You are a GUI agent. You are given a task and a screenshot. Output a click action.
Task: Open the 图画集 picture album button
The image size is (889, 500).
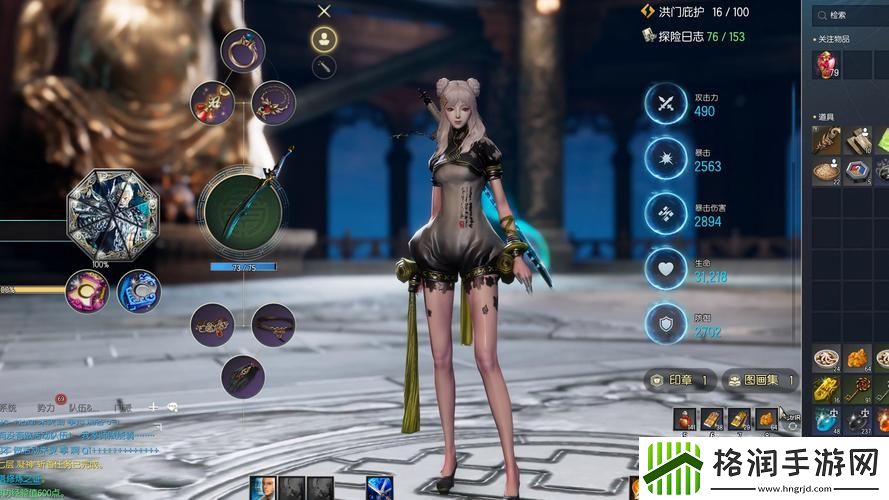coord(761,380)
